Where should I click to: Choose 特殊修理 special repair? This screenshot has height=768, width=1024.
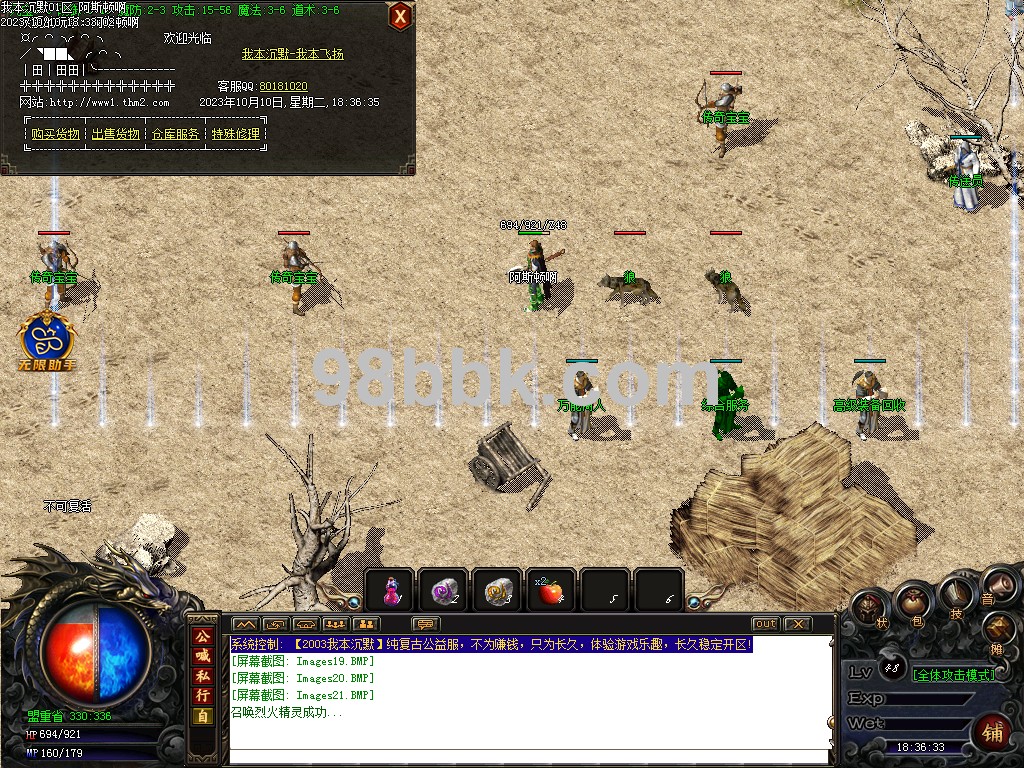[x=235, y=134]
